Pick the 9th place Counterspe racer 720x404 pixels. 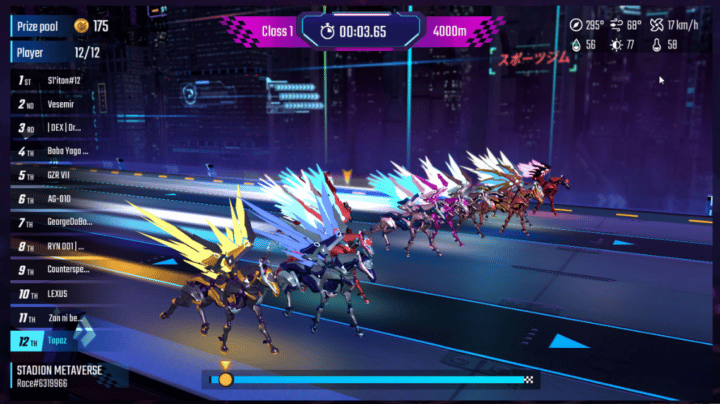[62, 270]
